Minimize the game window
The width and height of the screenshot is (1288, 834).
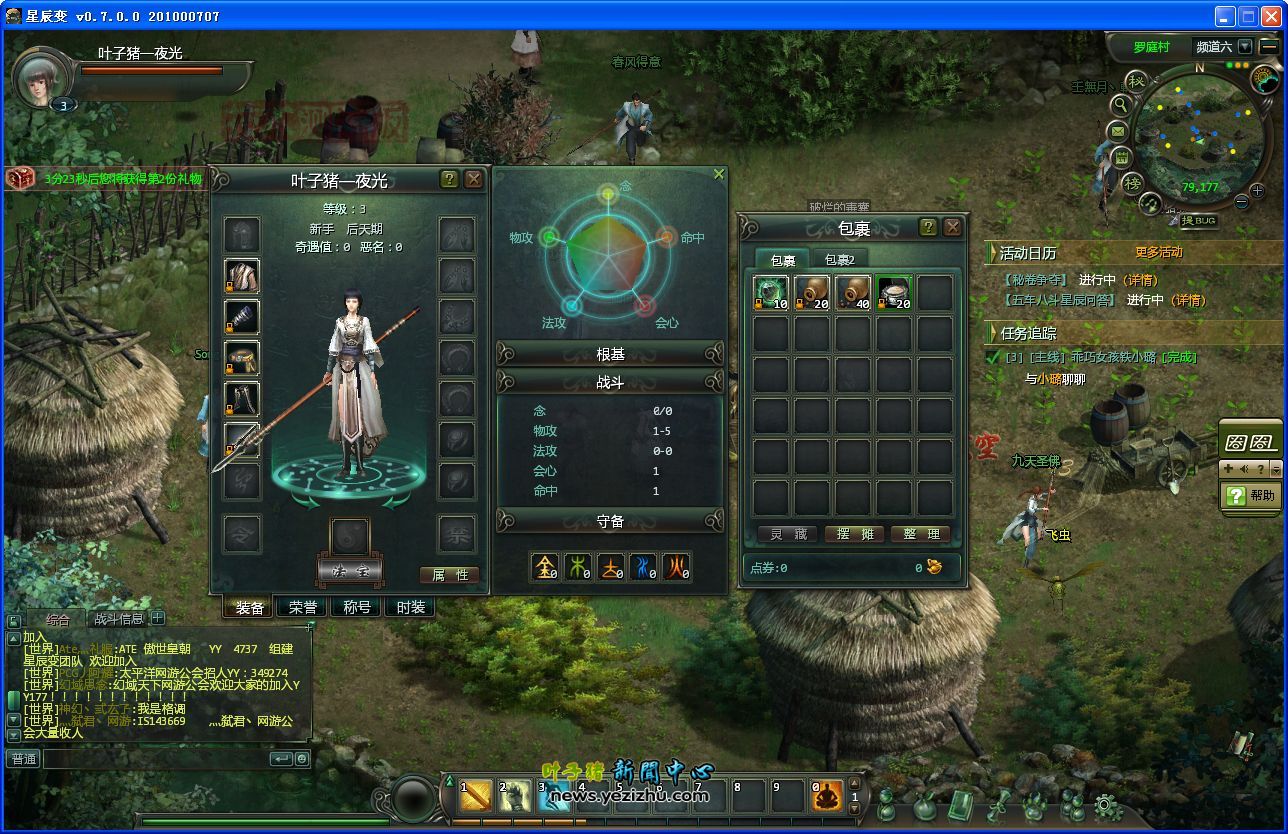(x=1226, y=16)
